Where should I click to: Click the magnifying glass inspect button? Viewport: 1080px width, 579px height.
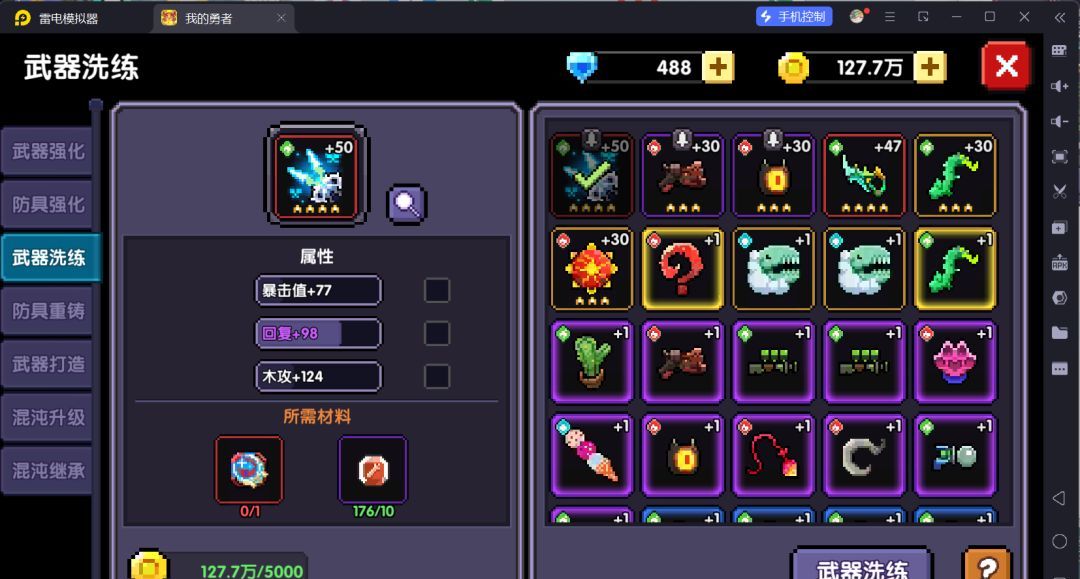point(407,203)
